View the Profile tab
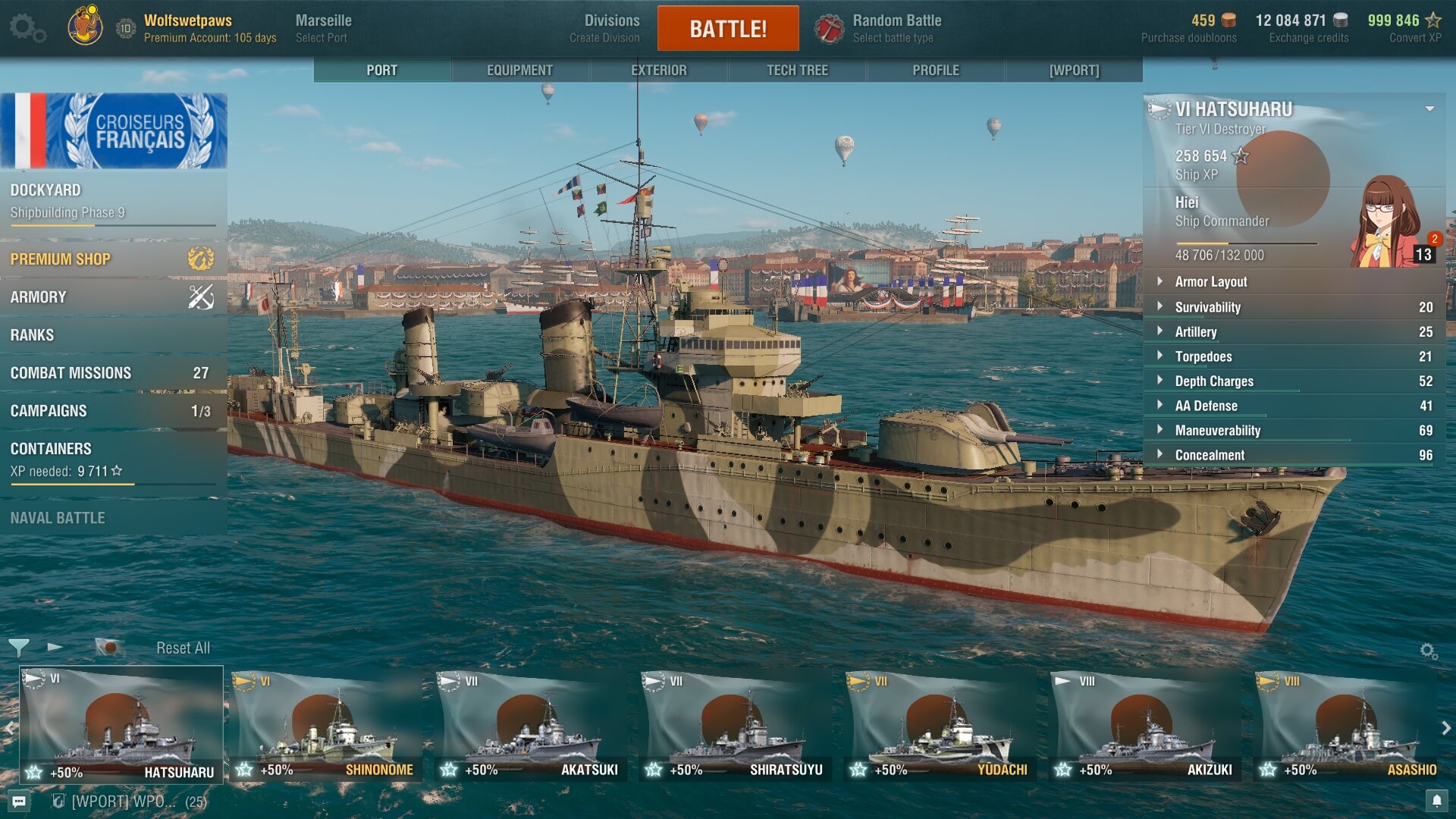The height and width of the screenshot is (819, 1456). tap(935, 71)
